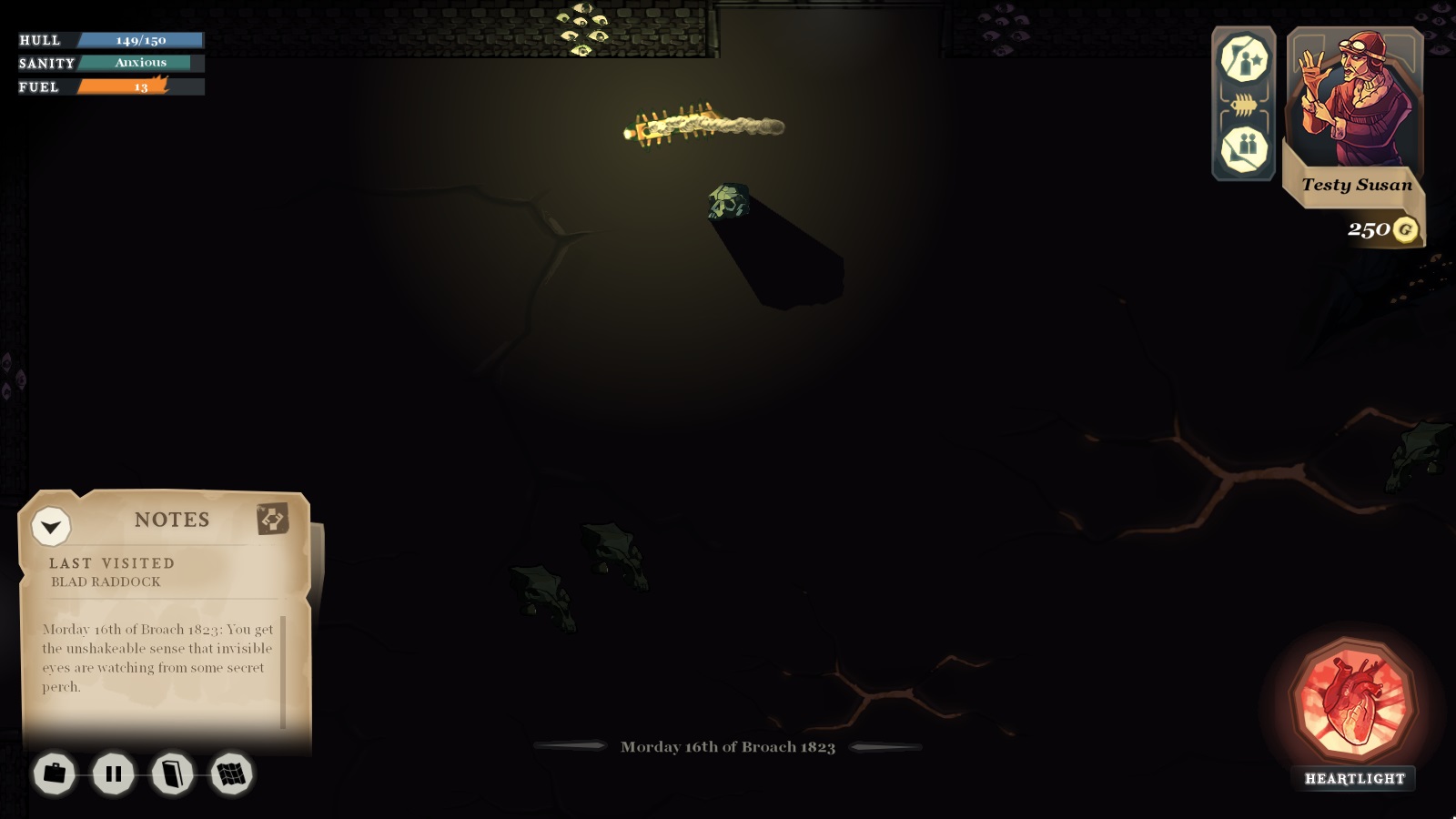The height and width of the screenshot is (819, 1456).
Task: Click the Notes scrollbar
Action: click(x=283, y=672)
